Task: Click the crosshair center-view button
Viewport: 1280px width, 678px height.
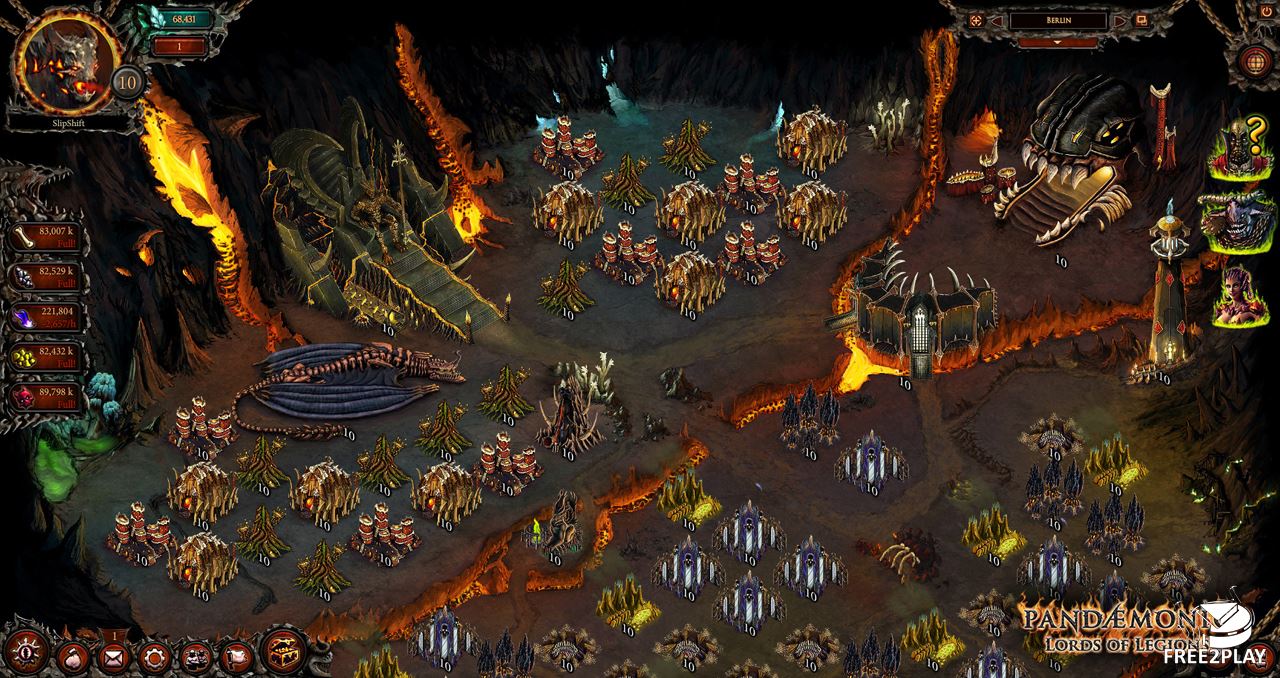Action: pos(976,20)
